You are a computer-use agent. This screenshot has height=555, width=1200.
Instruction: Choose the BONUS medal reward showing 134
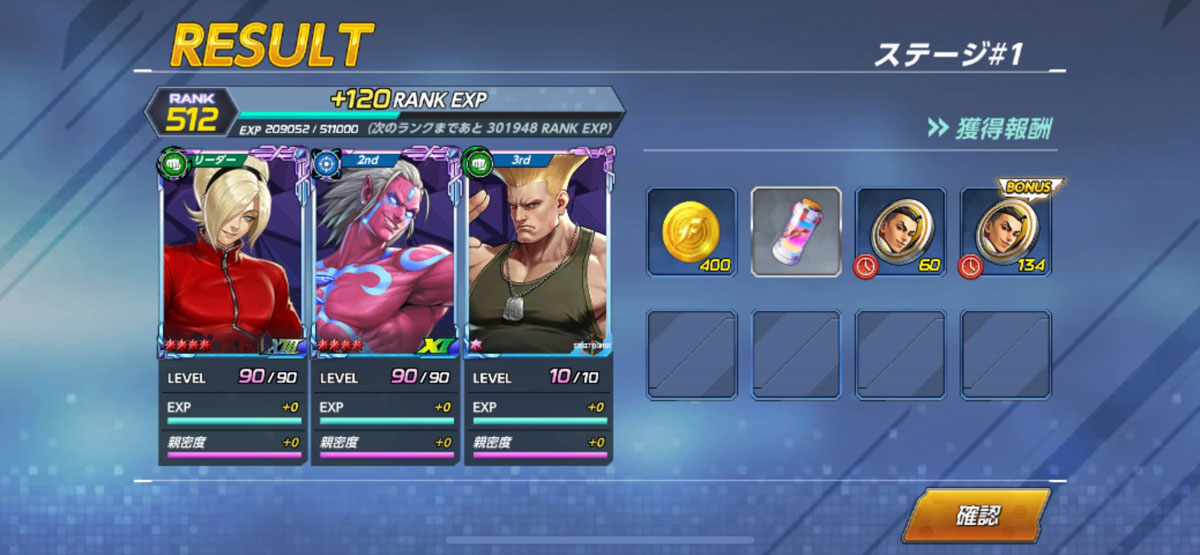[1005, 232]
